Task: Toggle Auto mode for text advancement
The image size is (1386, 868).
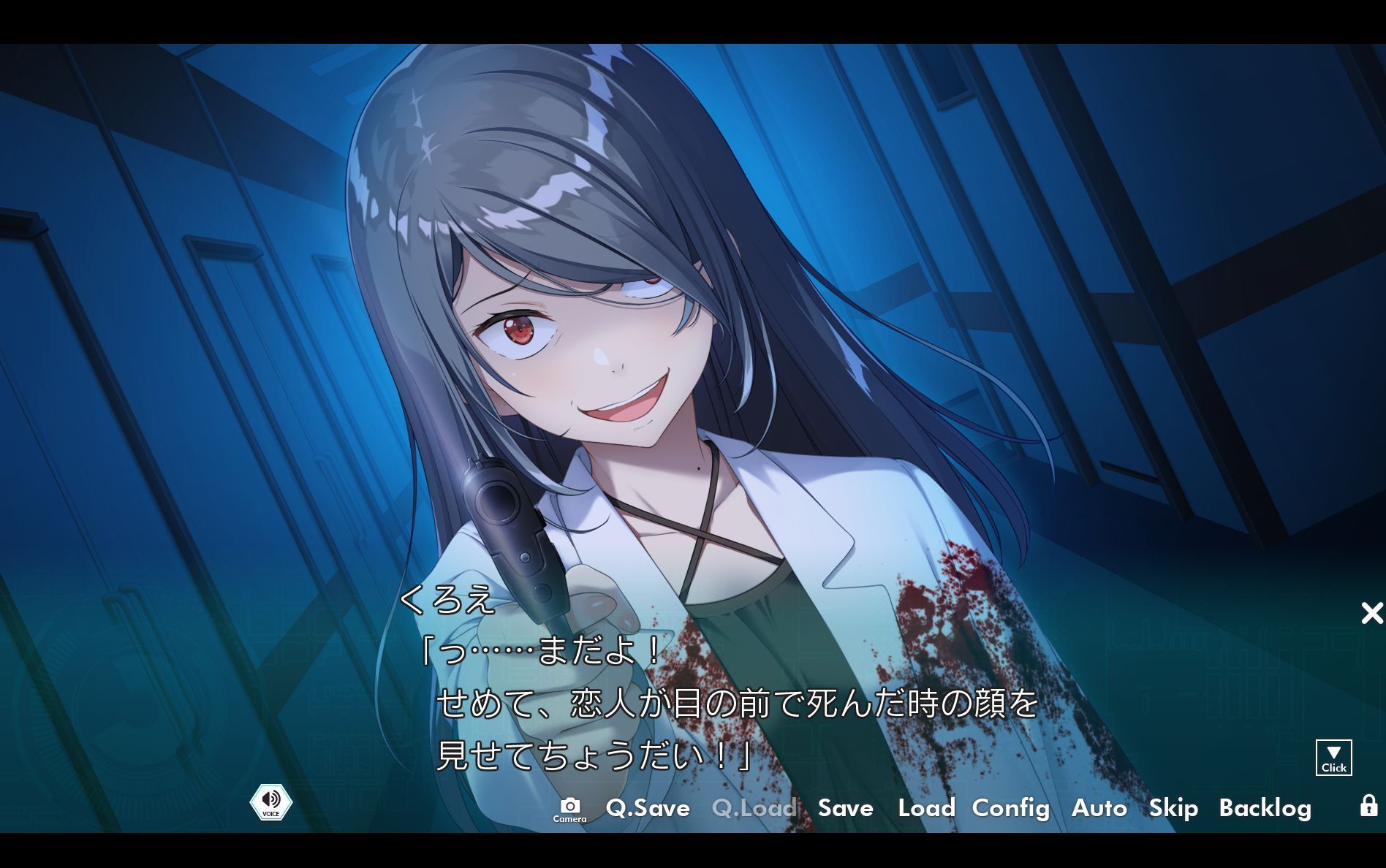Action: 1099,808
